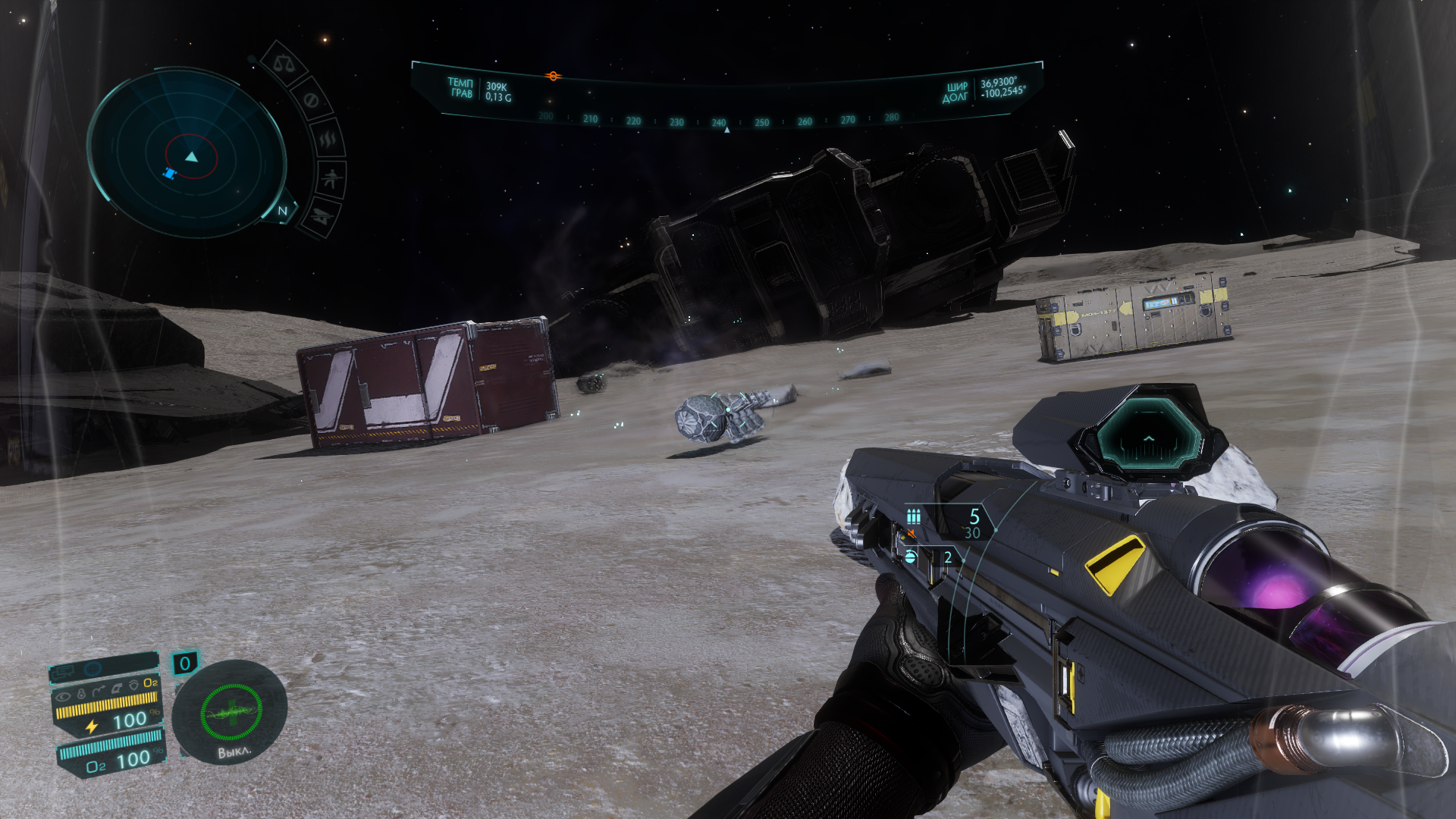Select the scales legal status icon
The image size is (1456, 819).
click(284, 64)
